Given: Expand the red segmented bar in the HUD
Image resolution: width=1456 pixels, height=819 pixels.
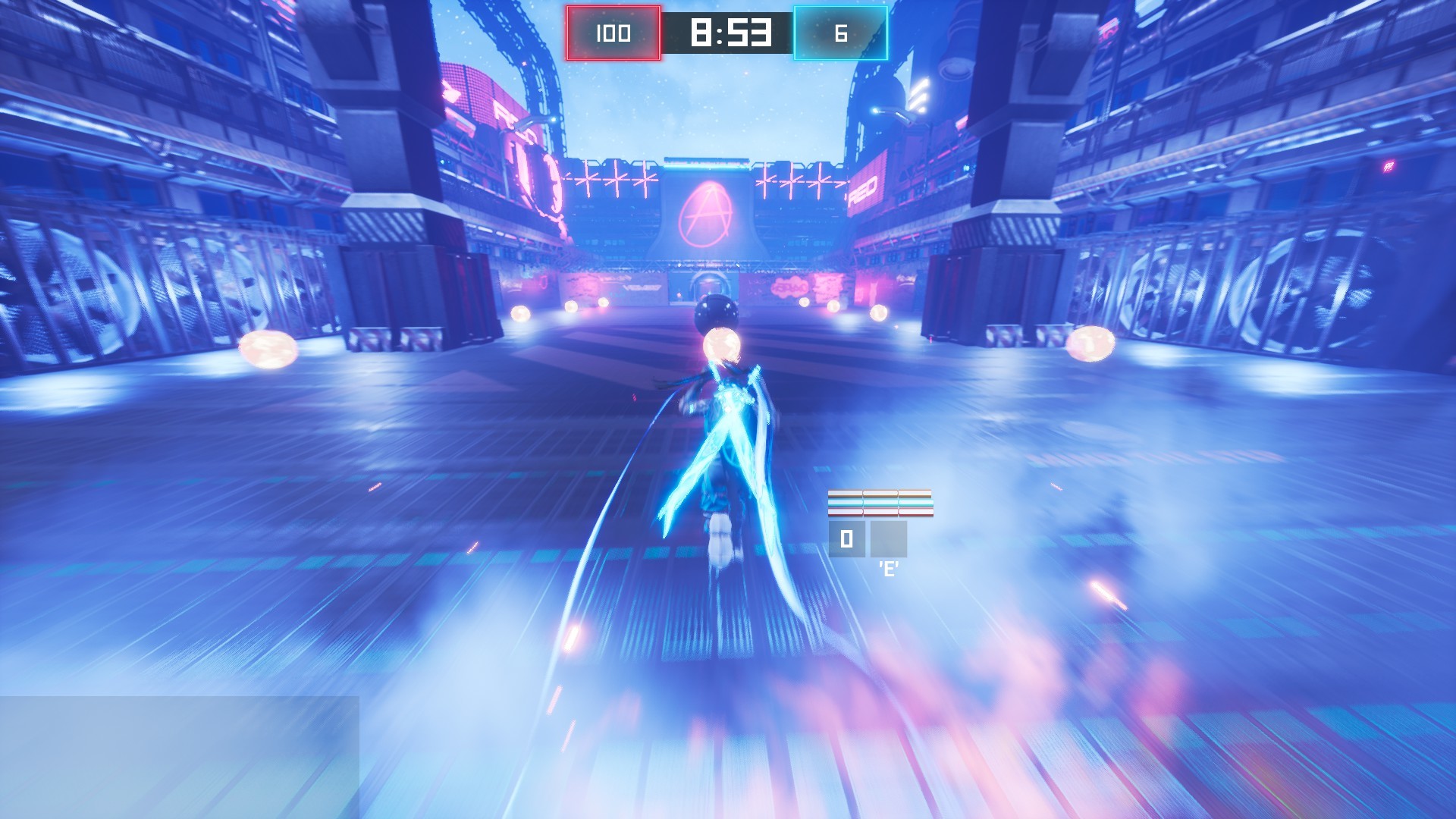Looking at the screenshot, I should tap(880, 512).
